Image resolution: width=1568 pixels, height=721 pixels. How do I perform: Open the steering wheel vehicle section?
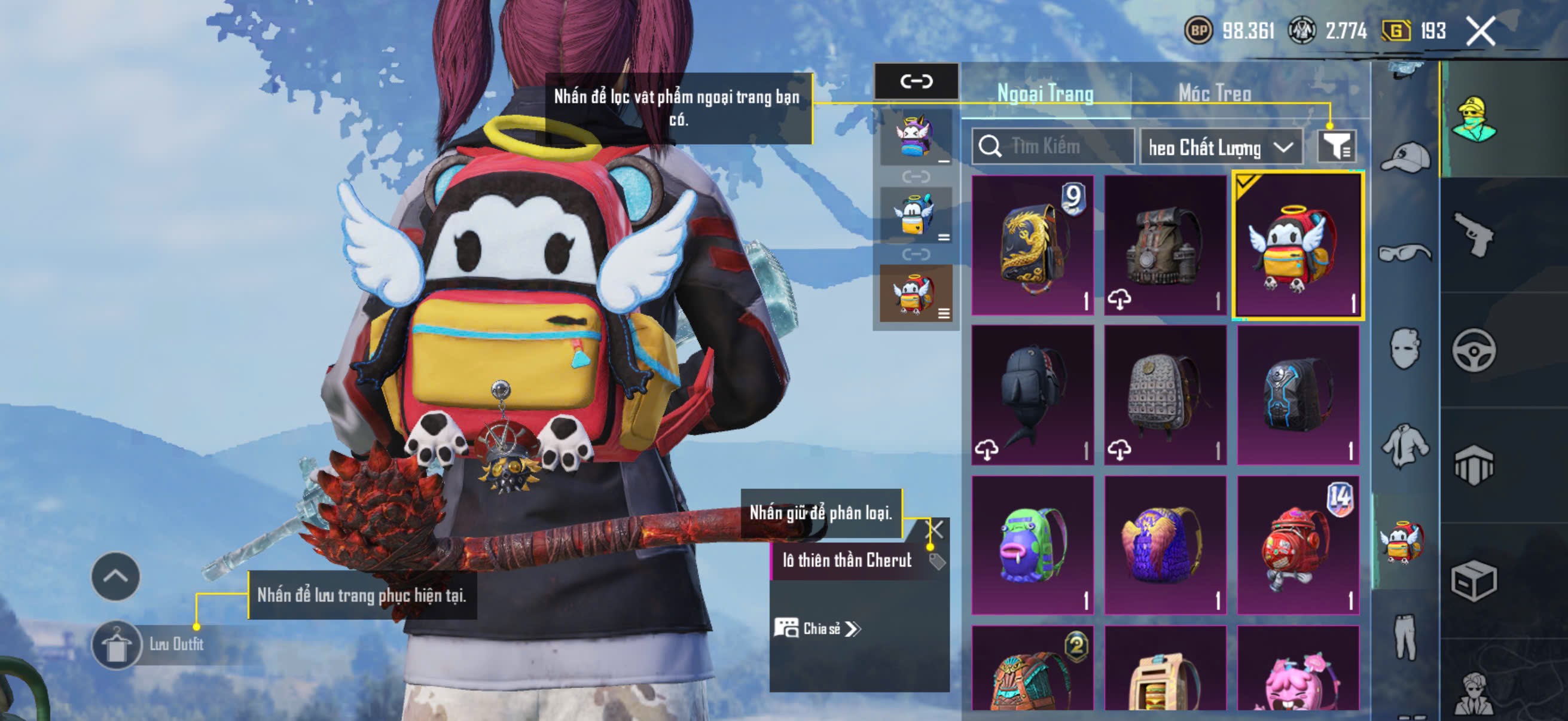1474,350
